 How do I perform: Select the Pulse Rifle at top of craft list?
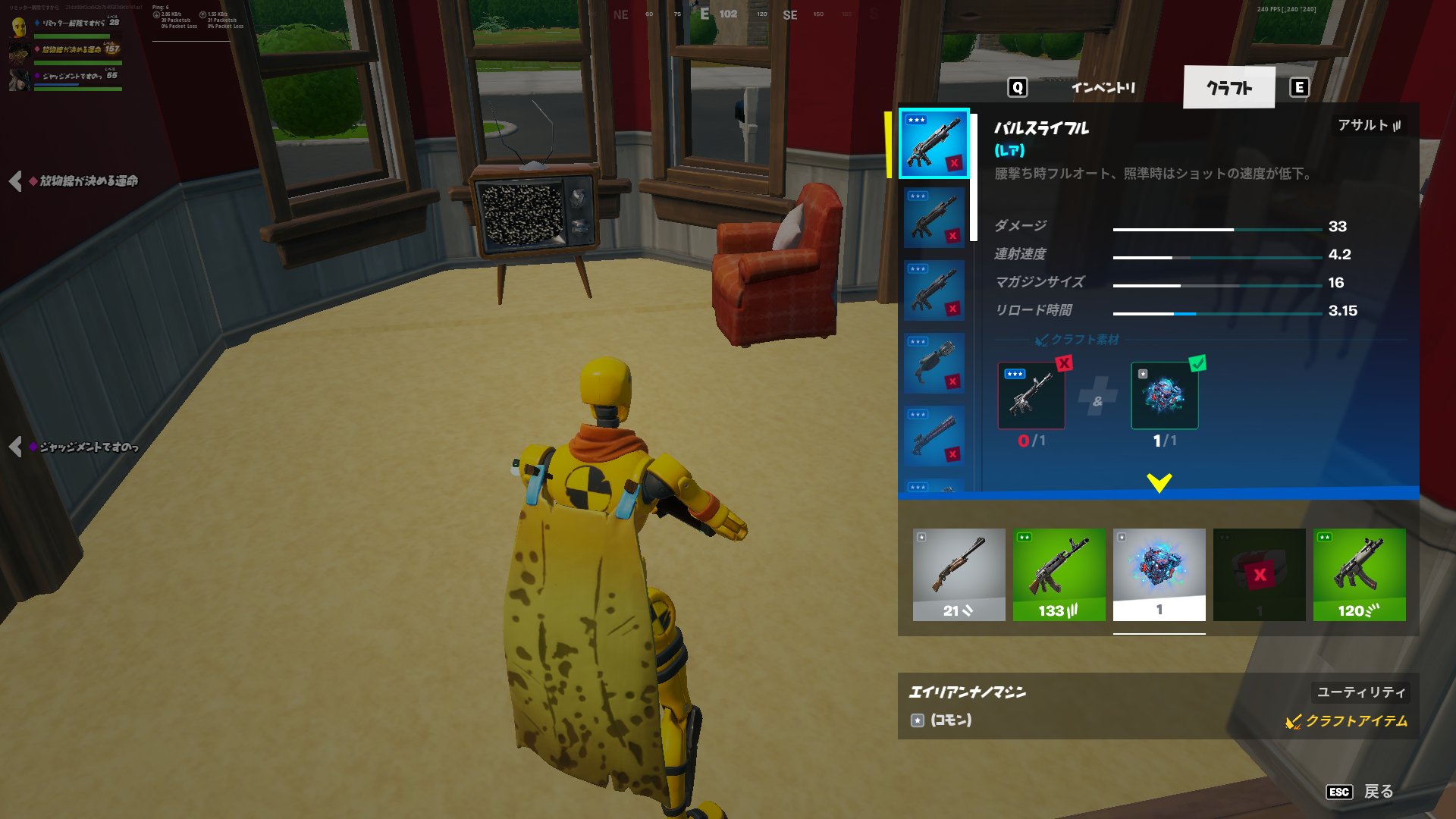pos(934,144)
